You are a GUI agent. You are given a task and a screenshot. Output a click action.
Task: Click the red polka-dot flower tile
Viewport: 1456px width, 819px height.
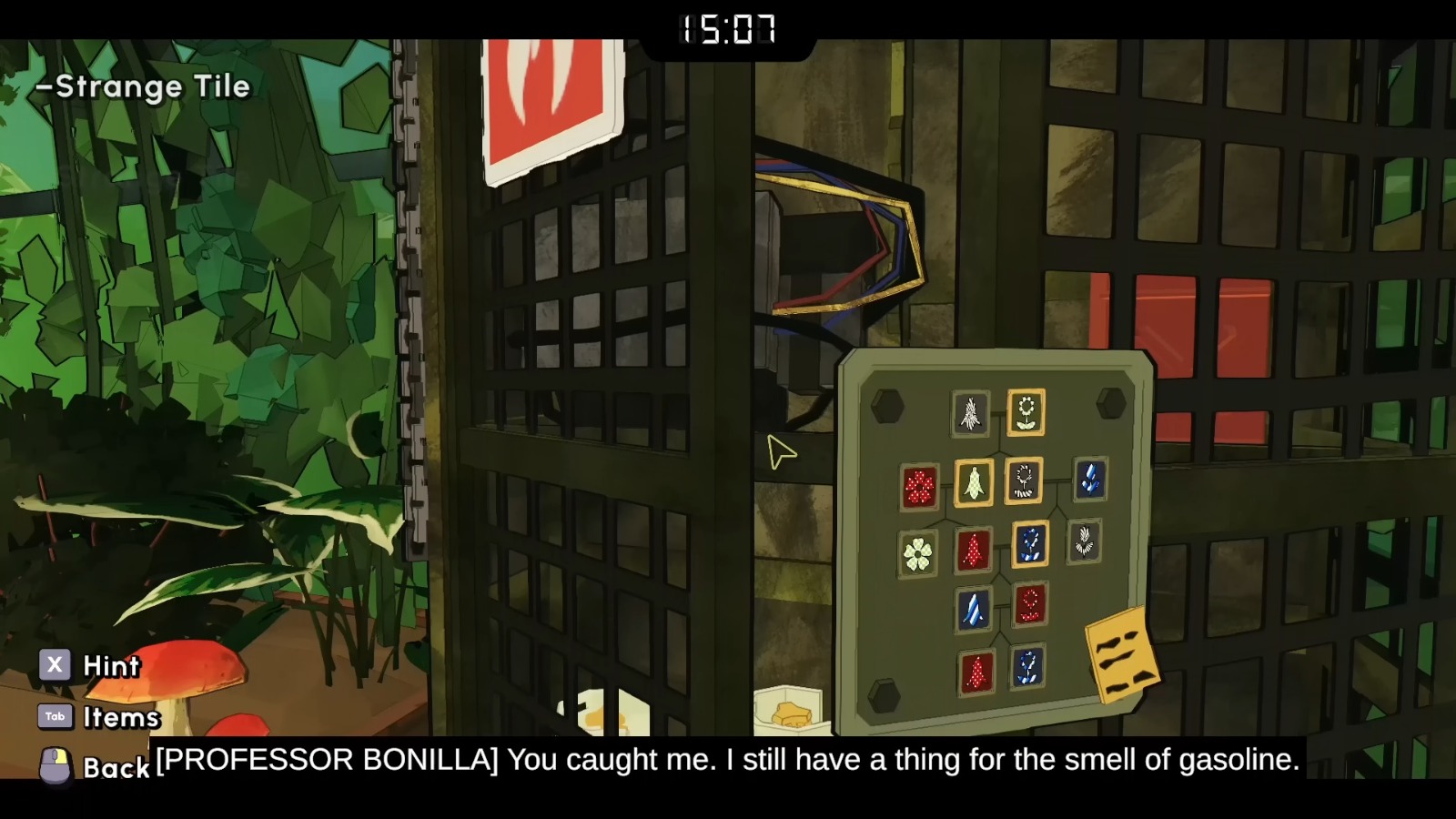click(x=919, y=486)
